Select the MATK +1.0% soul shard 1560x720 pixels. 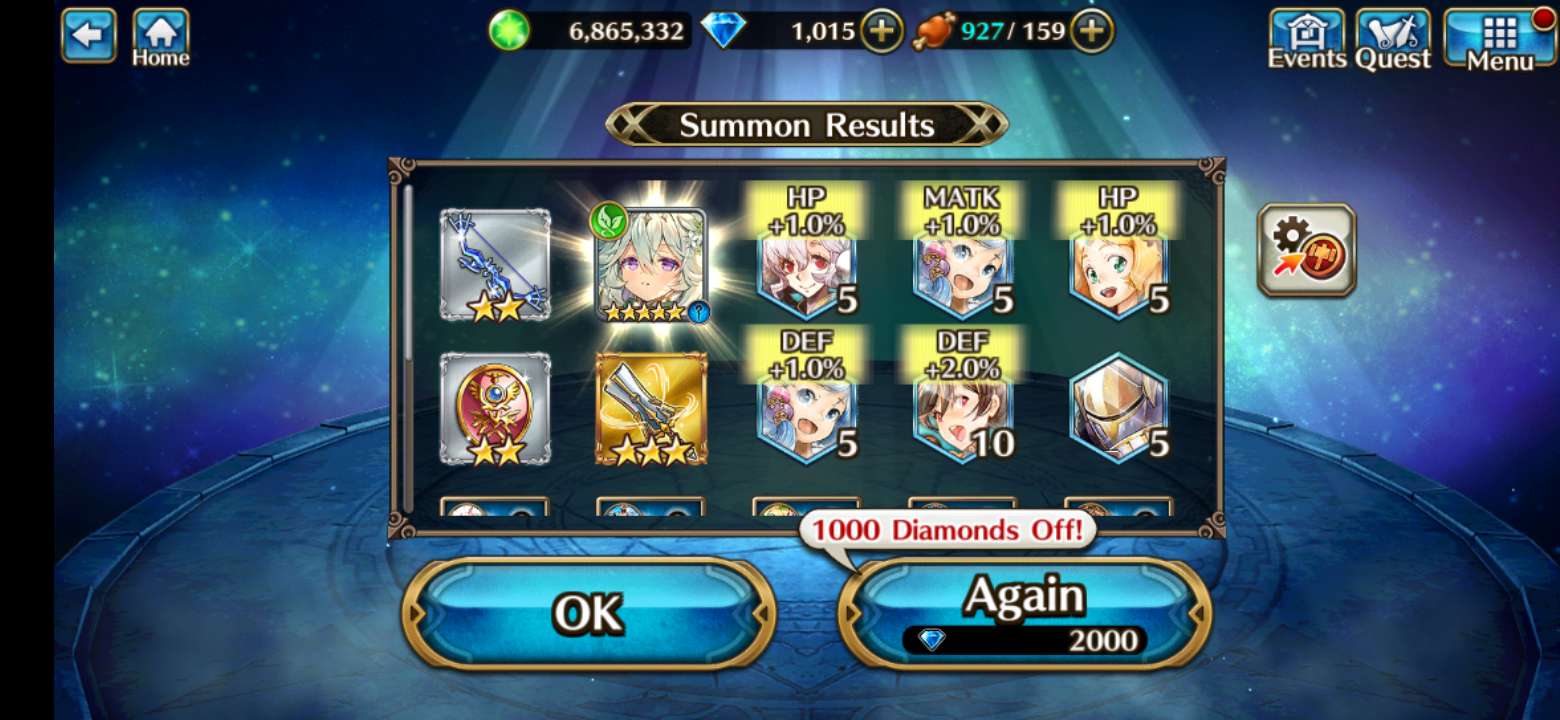tap(963, 265)
